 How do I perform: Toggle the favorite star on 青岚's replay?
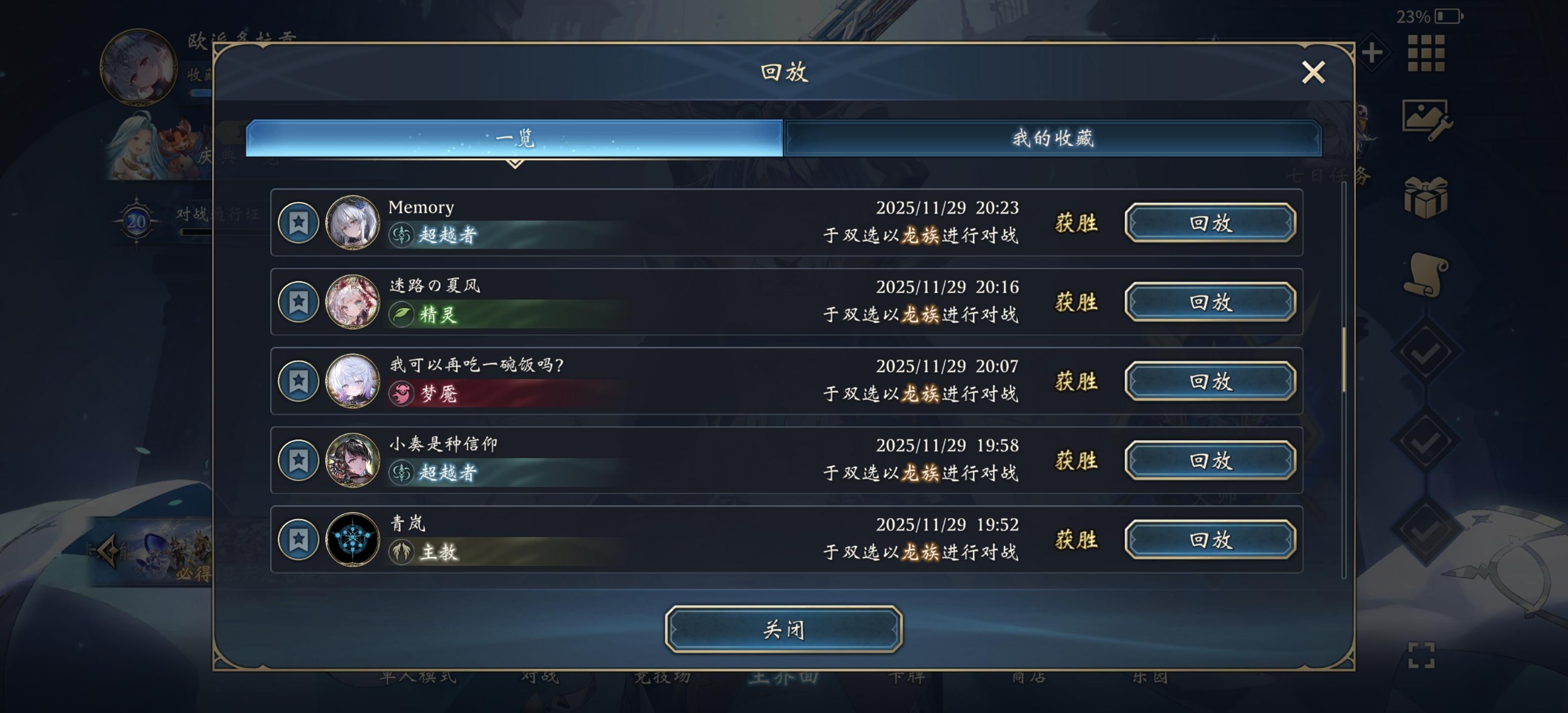pyautogui.click(x=298, y=540)
